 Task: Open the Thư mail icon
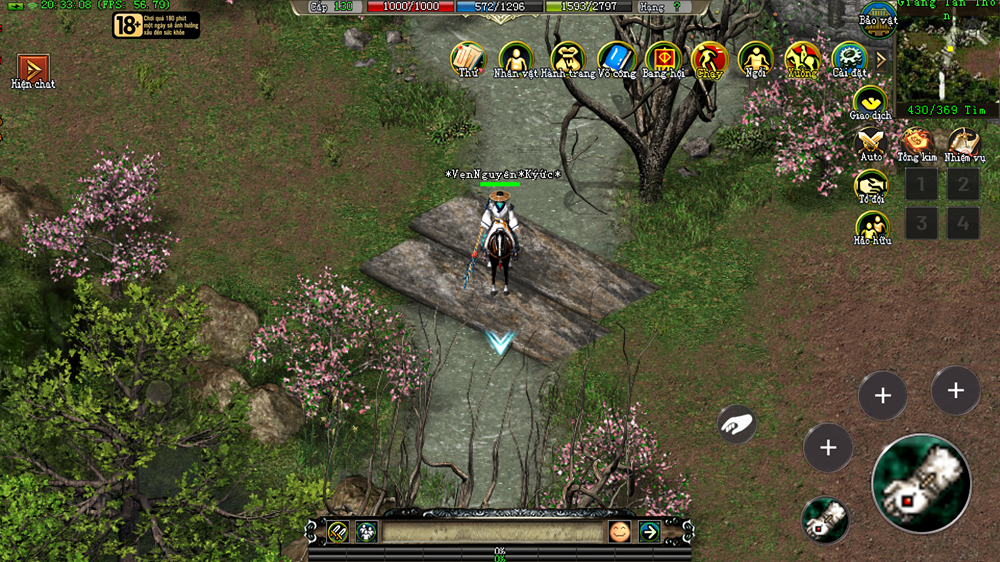click(467, 57)
